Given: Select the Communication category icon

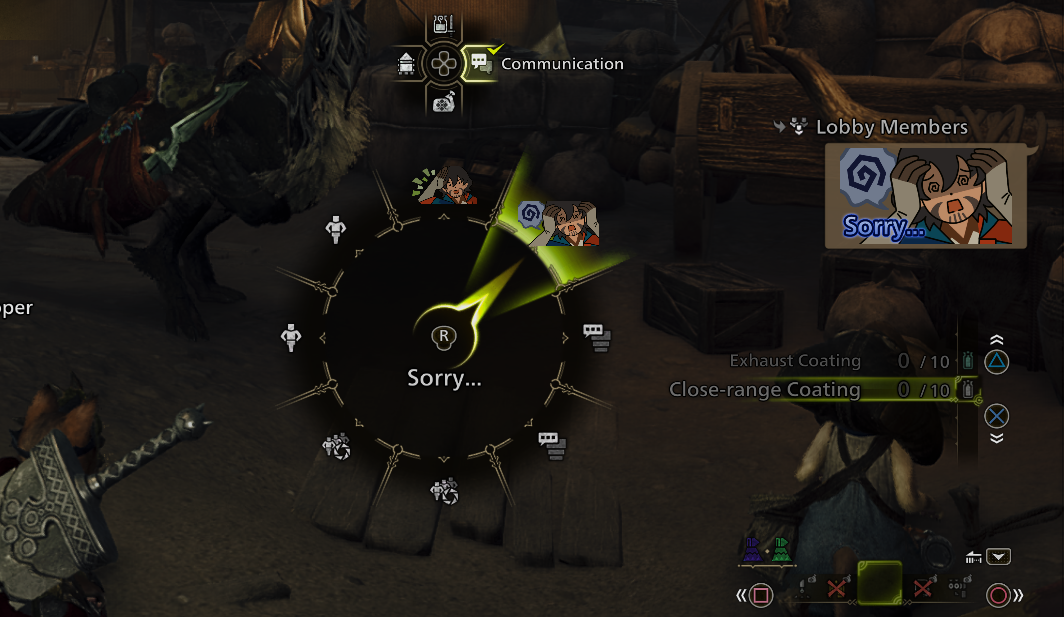Looking at the screenshot, I should [x=480, y=63].
